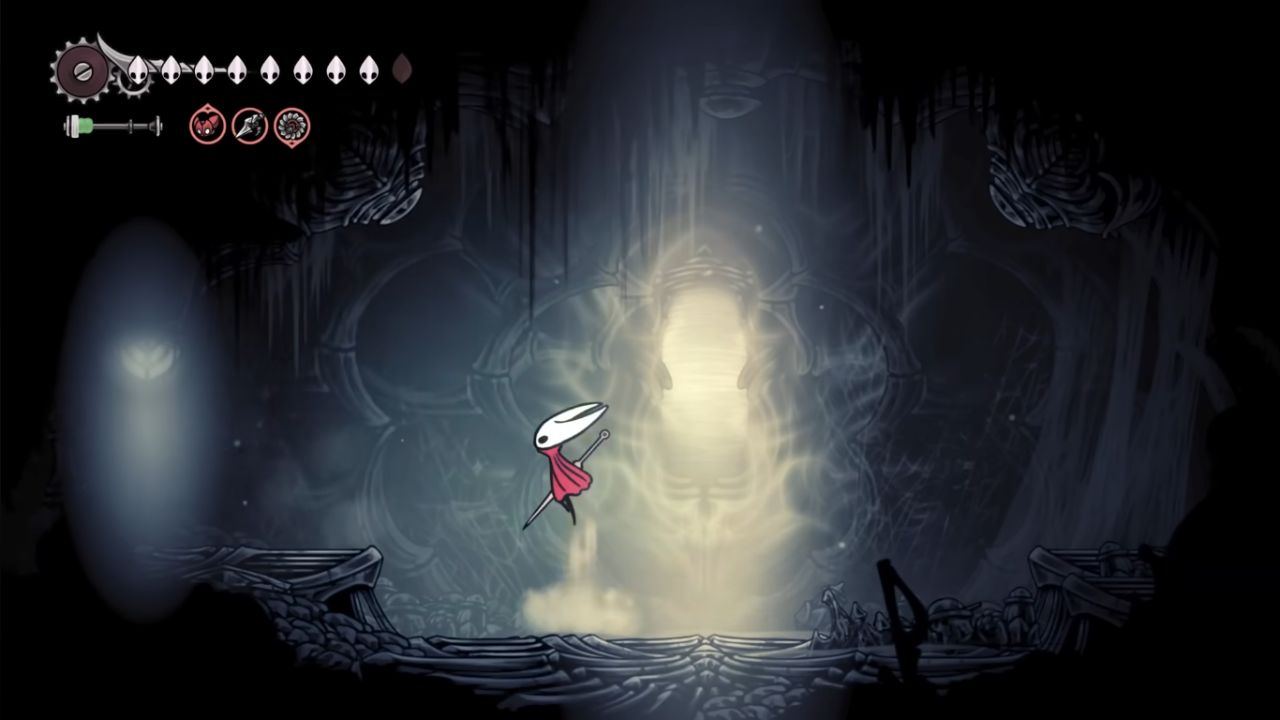Select the red bug-faced tool icon
This screenshot has width=1280, height=720.
pos(207,126)
